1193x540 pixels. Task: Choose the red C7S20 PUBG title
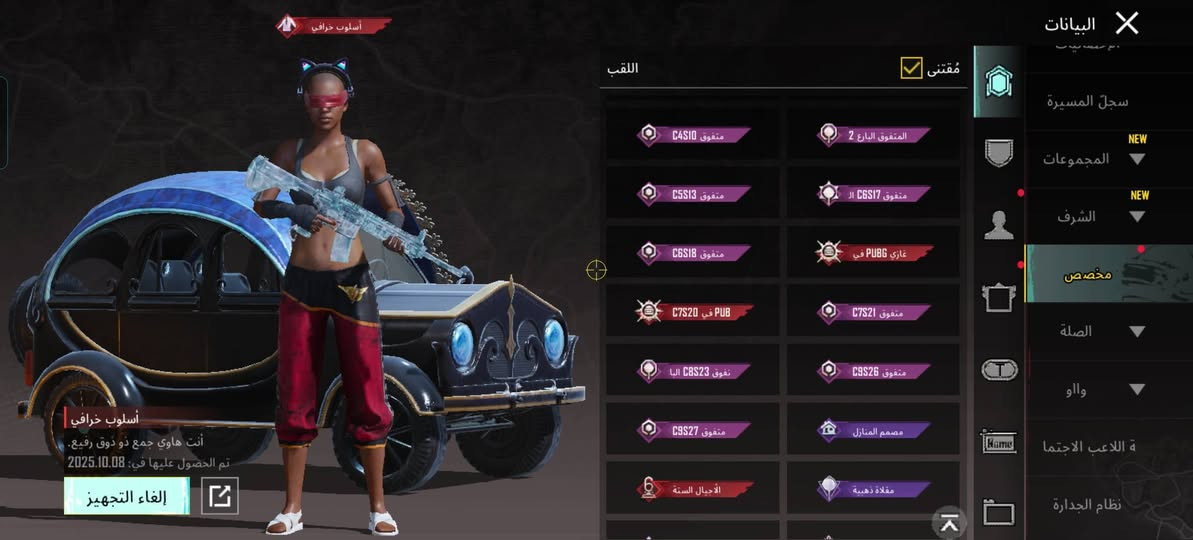[694, 312]
